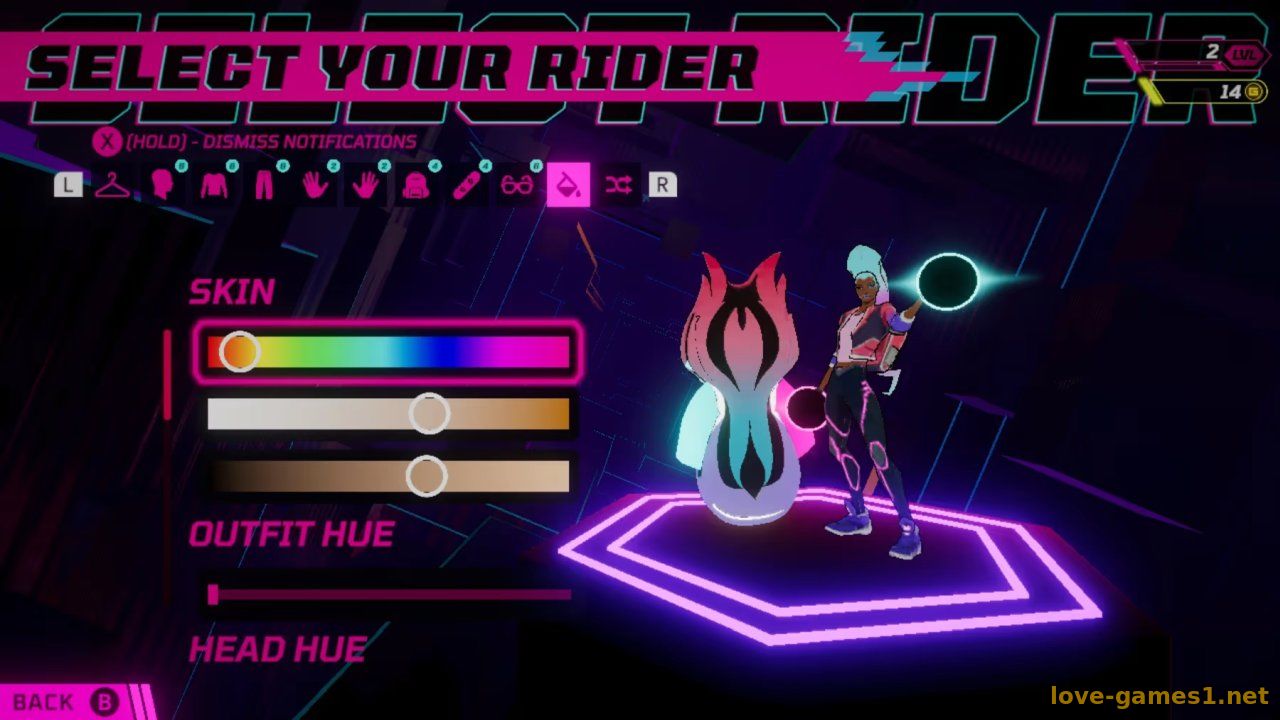Set the dark-to-beige skin brightness slider

[x=388, y=476]
